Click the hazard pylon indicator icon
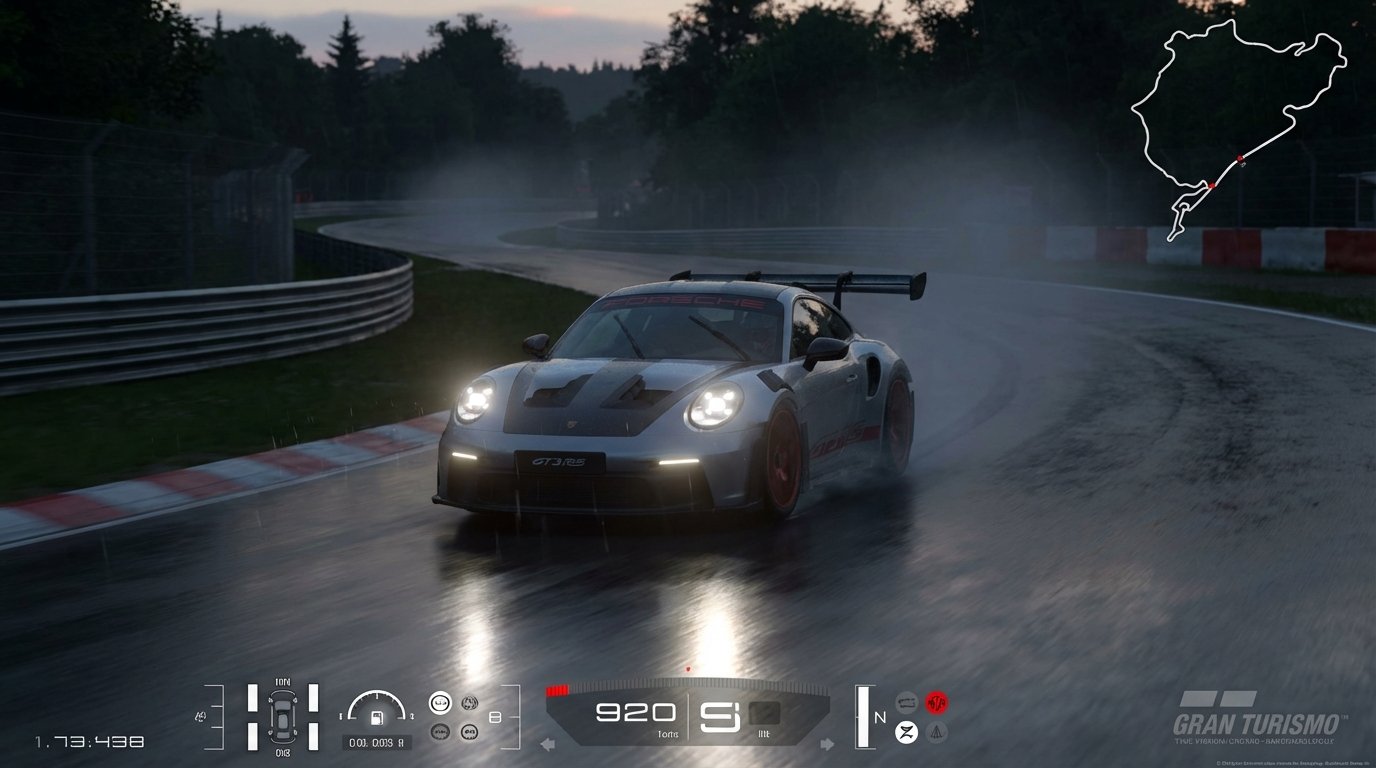This screenshot has height=768, width=1376. coord(936,731)
